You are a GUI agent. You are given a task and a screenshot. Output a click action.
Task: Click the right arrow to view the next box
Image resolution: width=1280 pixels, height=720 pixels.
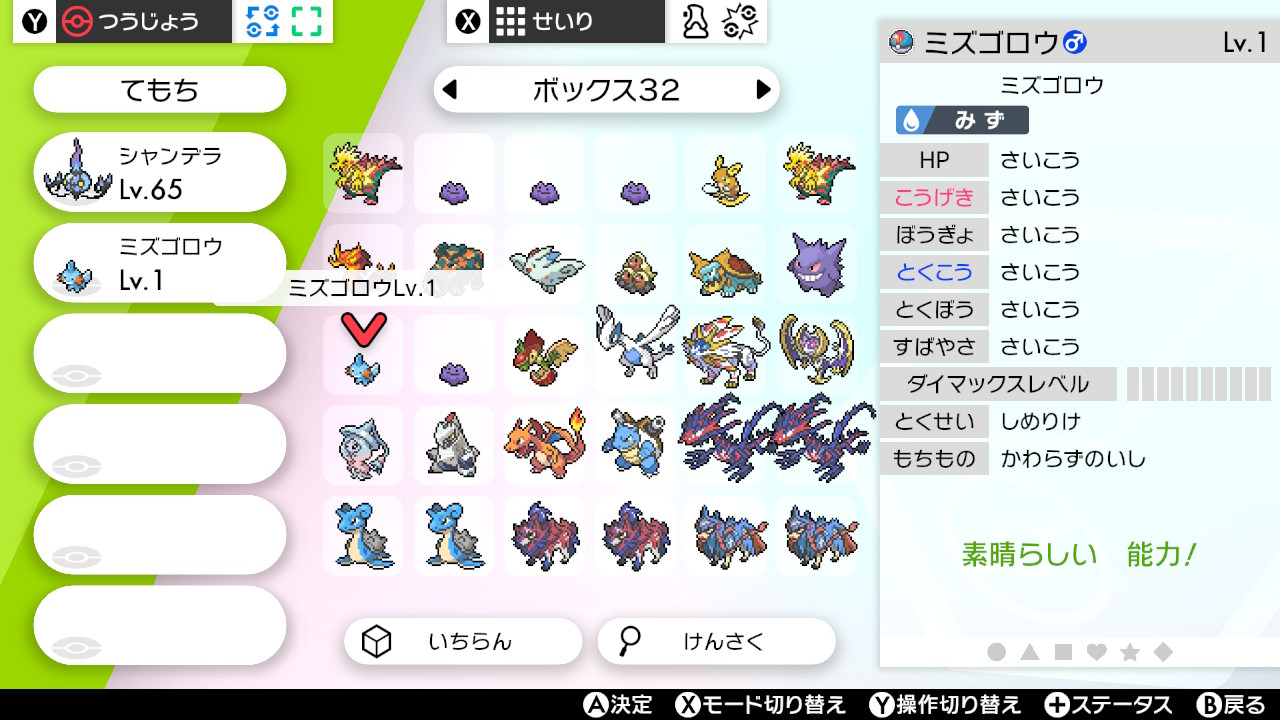[x=764, y=89]
